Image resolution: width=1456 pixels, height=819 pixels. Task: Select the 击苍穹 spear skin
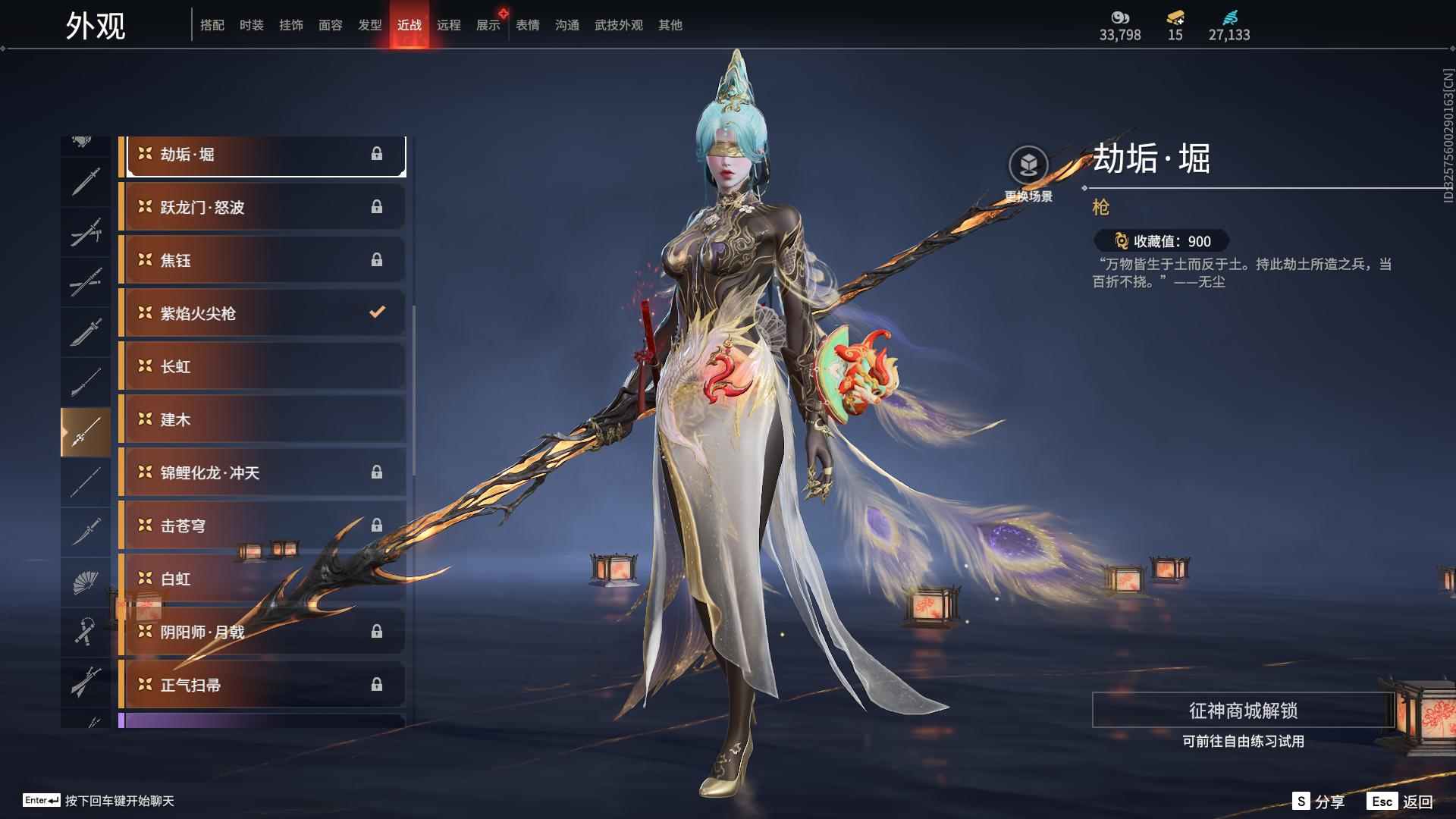coord(262,526)
